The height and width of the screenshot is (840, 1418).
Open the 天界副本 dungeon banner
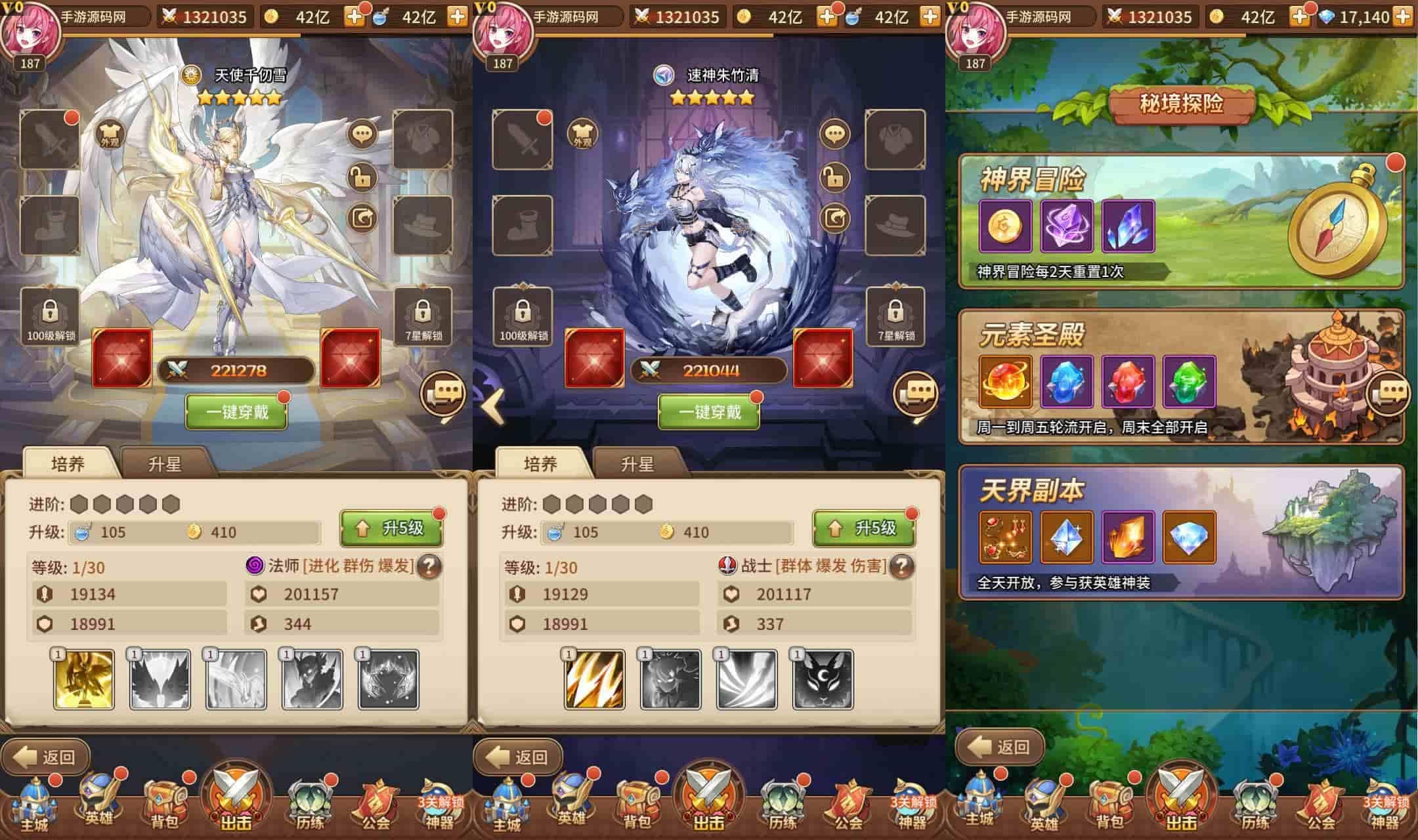tap(1180, 532)
